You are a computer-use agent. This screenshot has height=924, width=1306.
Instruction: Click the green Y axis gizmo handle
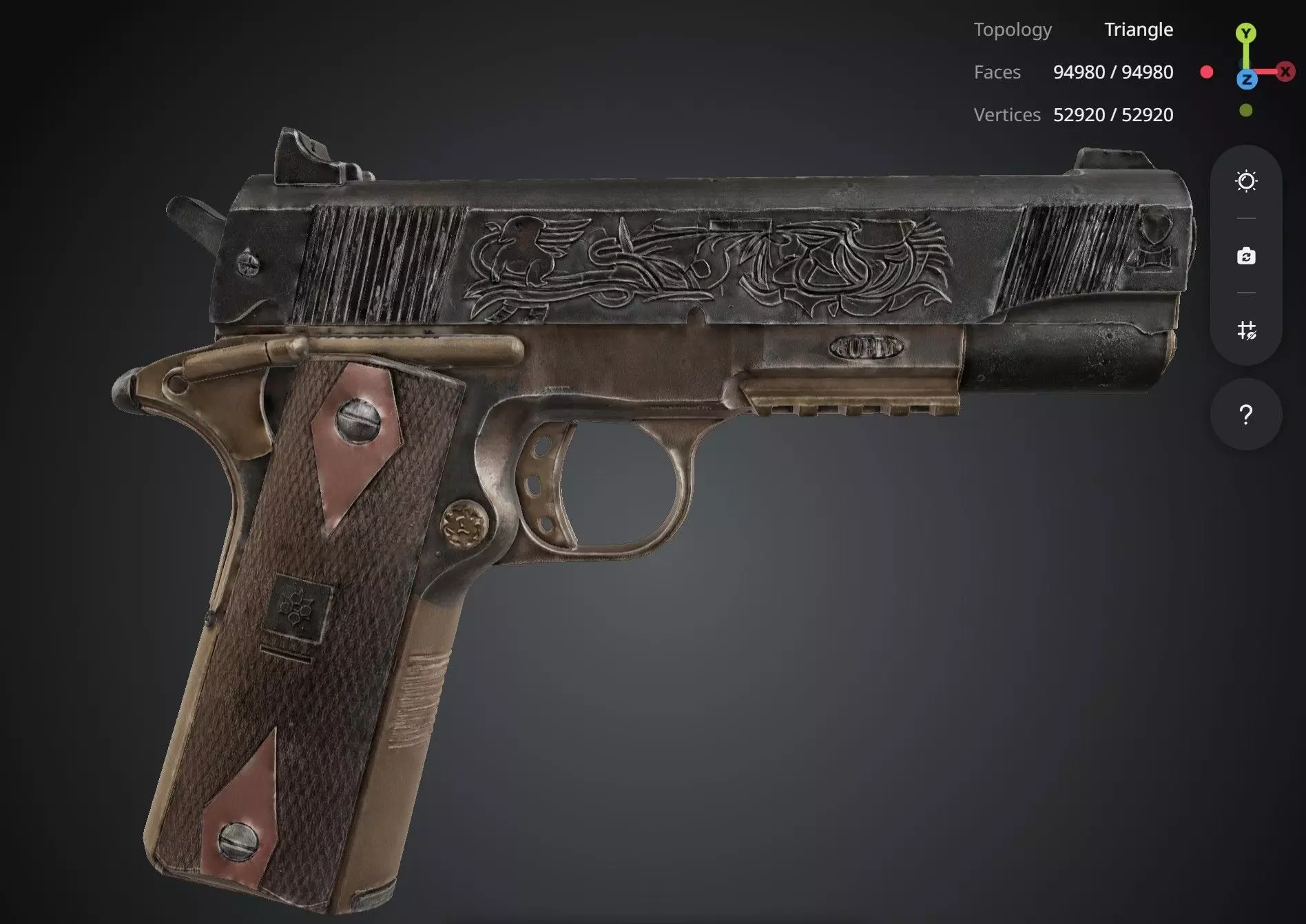click(x=1245, y=33)
